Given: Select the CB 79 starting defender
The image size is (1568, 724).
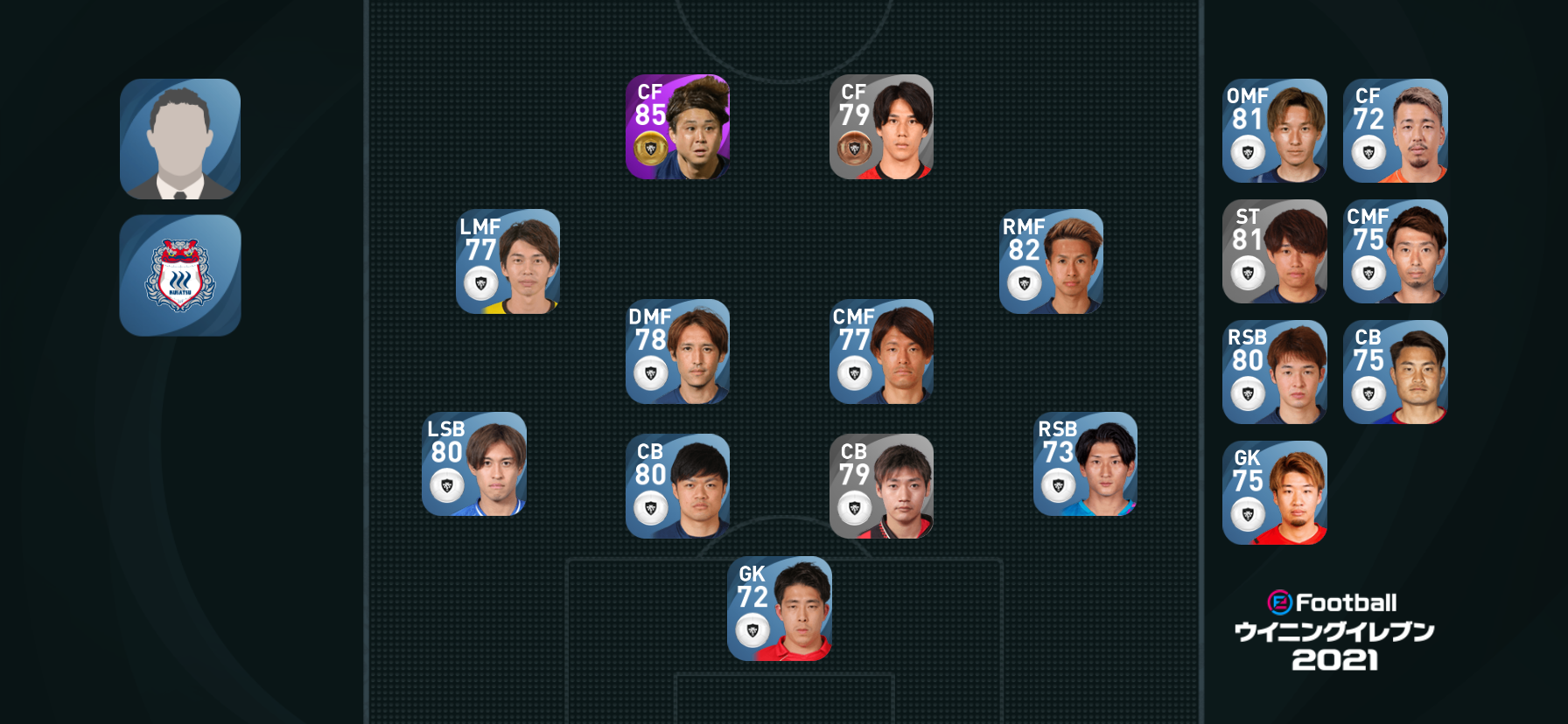Looking at the screenshot, I should pyautogui.click(x=881, y=486).
